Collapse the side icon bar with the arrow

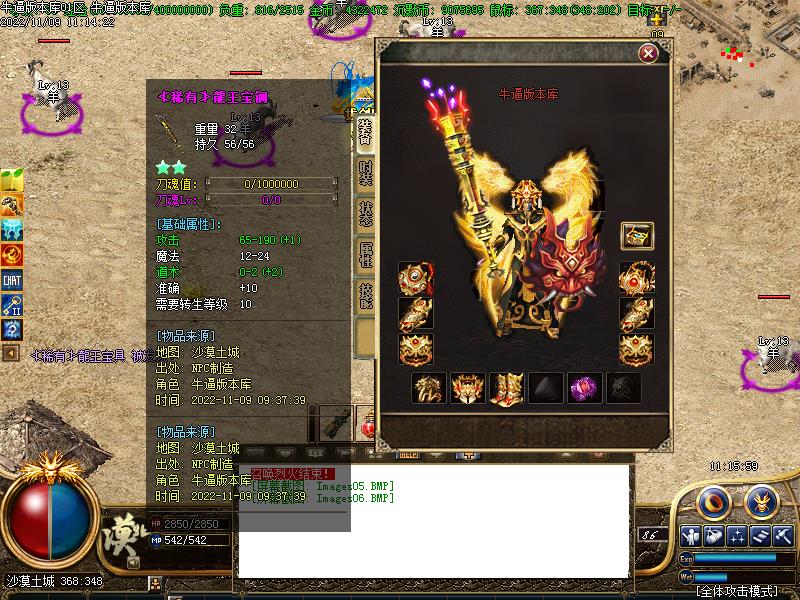click(x=11, y=353)
